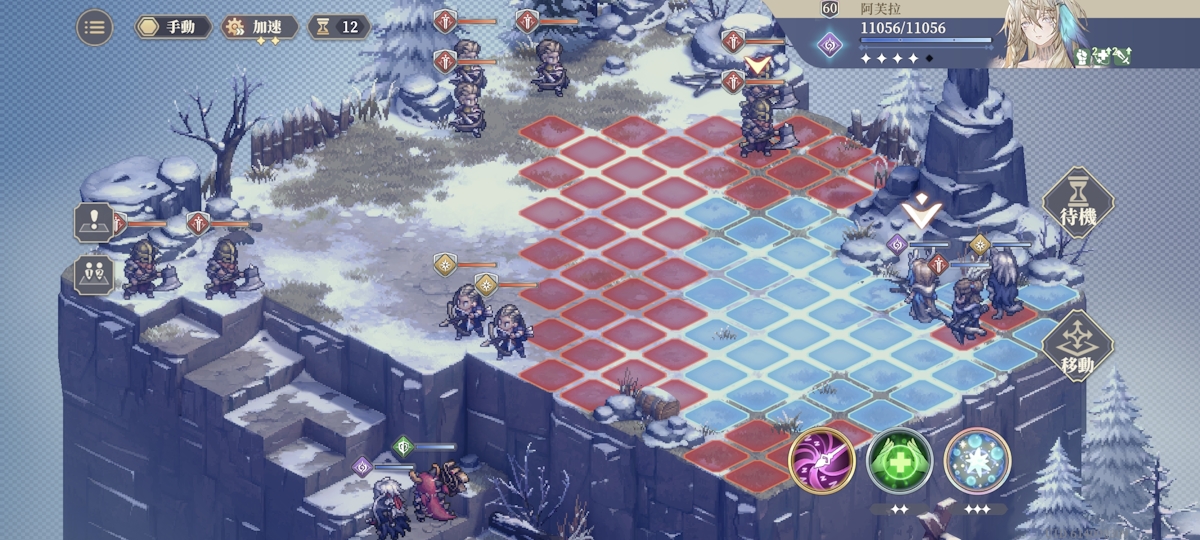Image resolution: width=1200 pixels, height=540 pixels.
Task: Toggle the 手動 manual mode button
Action: pos(173,27)
